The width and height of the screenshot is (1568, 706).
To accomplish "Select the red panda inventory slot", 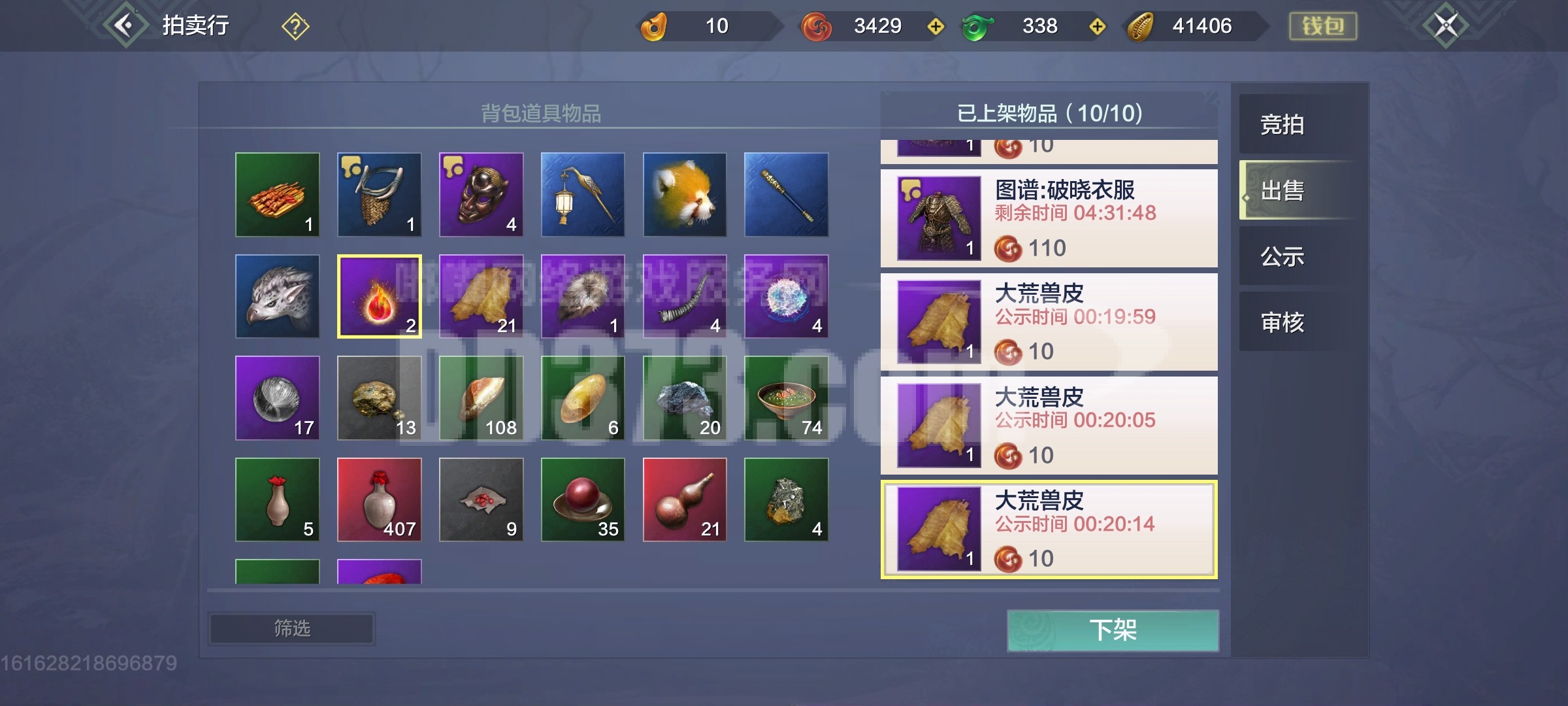I will [685, 195].
